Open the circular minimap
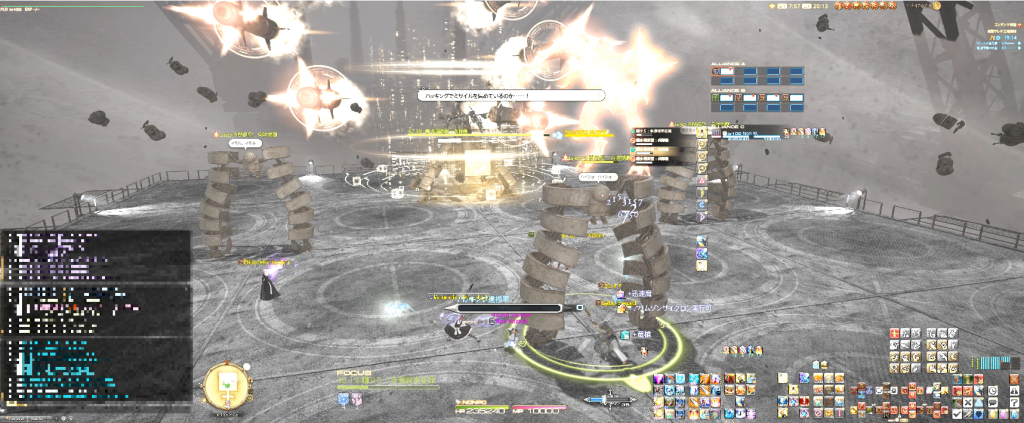This screenshot has height=423, width=1024. click(x=226, y=383)
